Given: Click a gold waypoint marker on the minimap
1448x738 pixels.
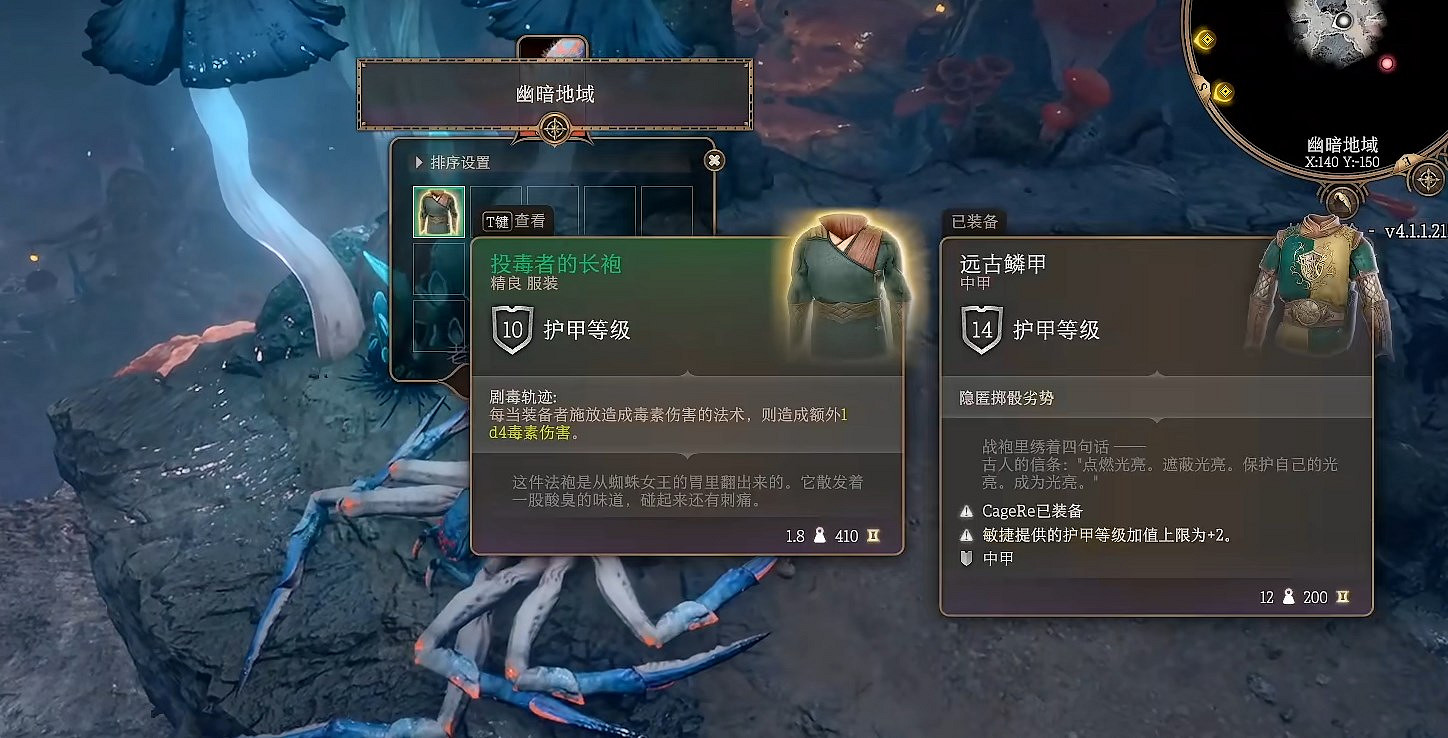Looking at the screenshot, I should pos(1206,38).
